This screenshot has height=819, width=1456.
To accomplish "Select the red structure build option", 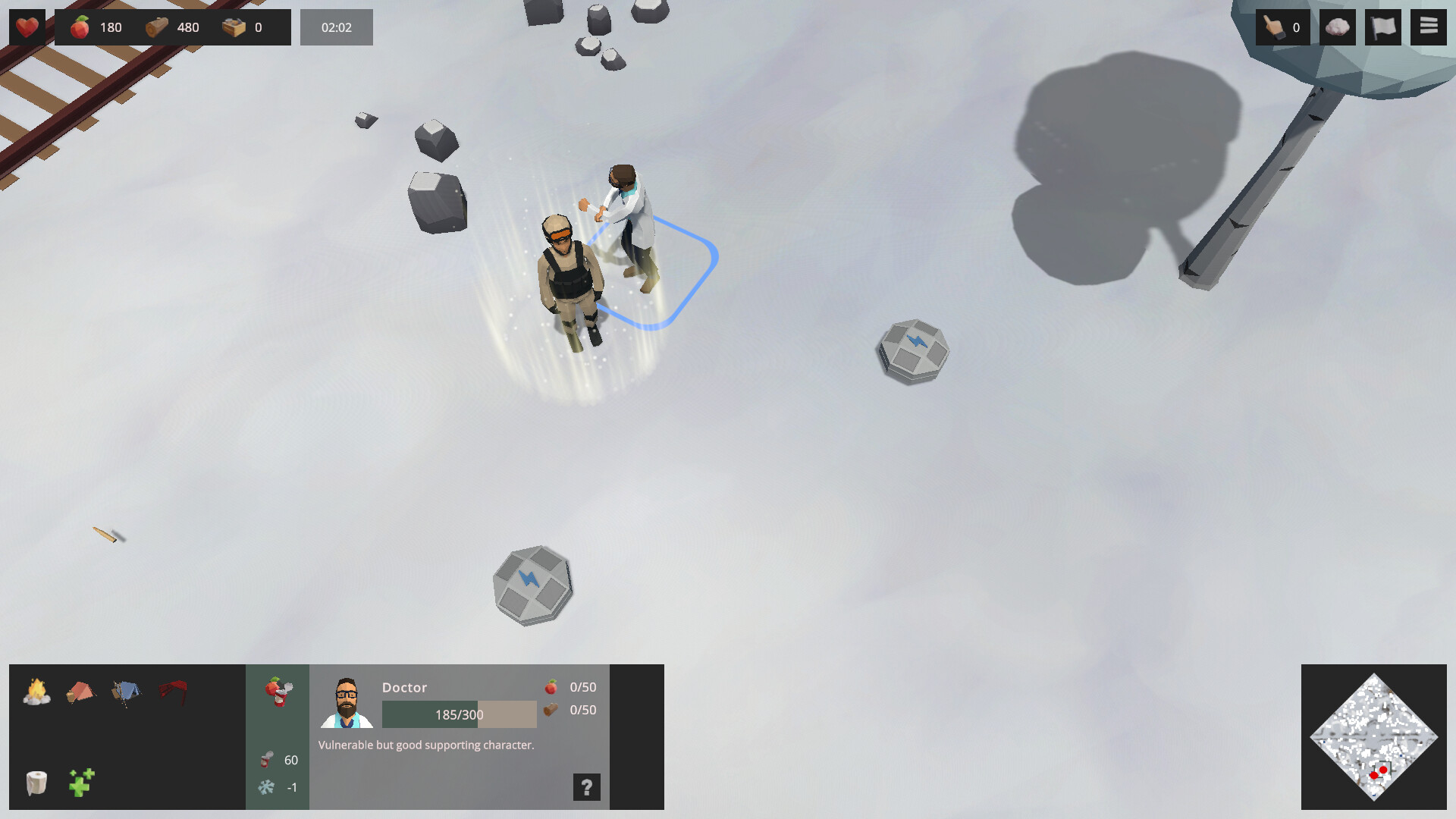I will click(173, 691).
